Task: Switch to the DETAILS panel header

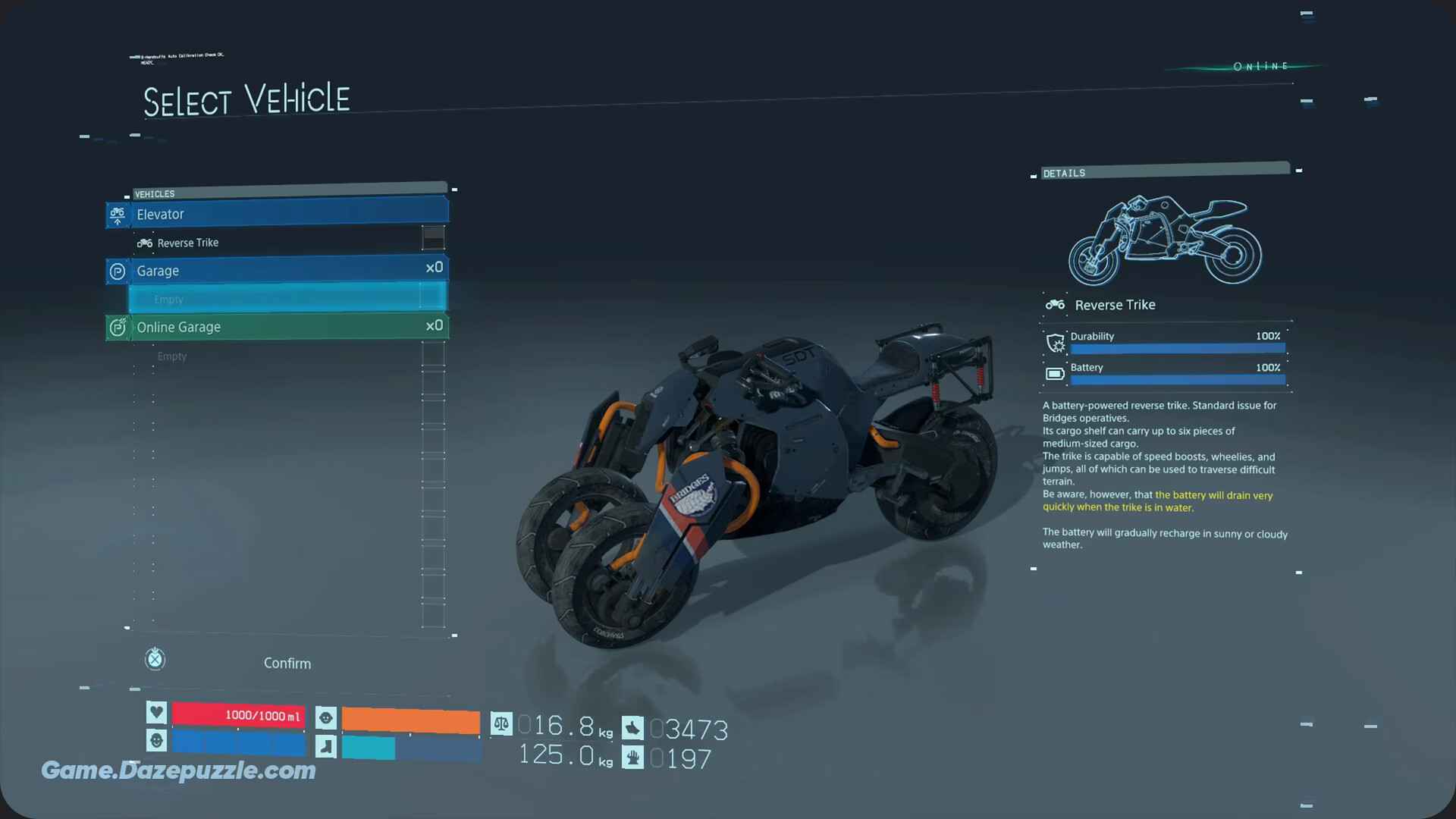Action: click(x=1064, y=173)
